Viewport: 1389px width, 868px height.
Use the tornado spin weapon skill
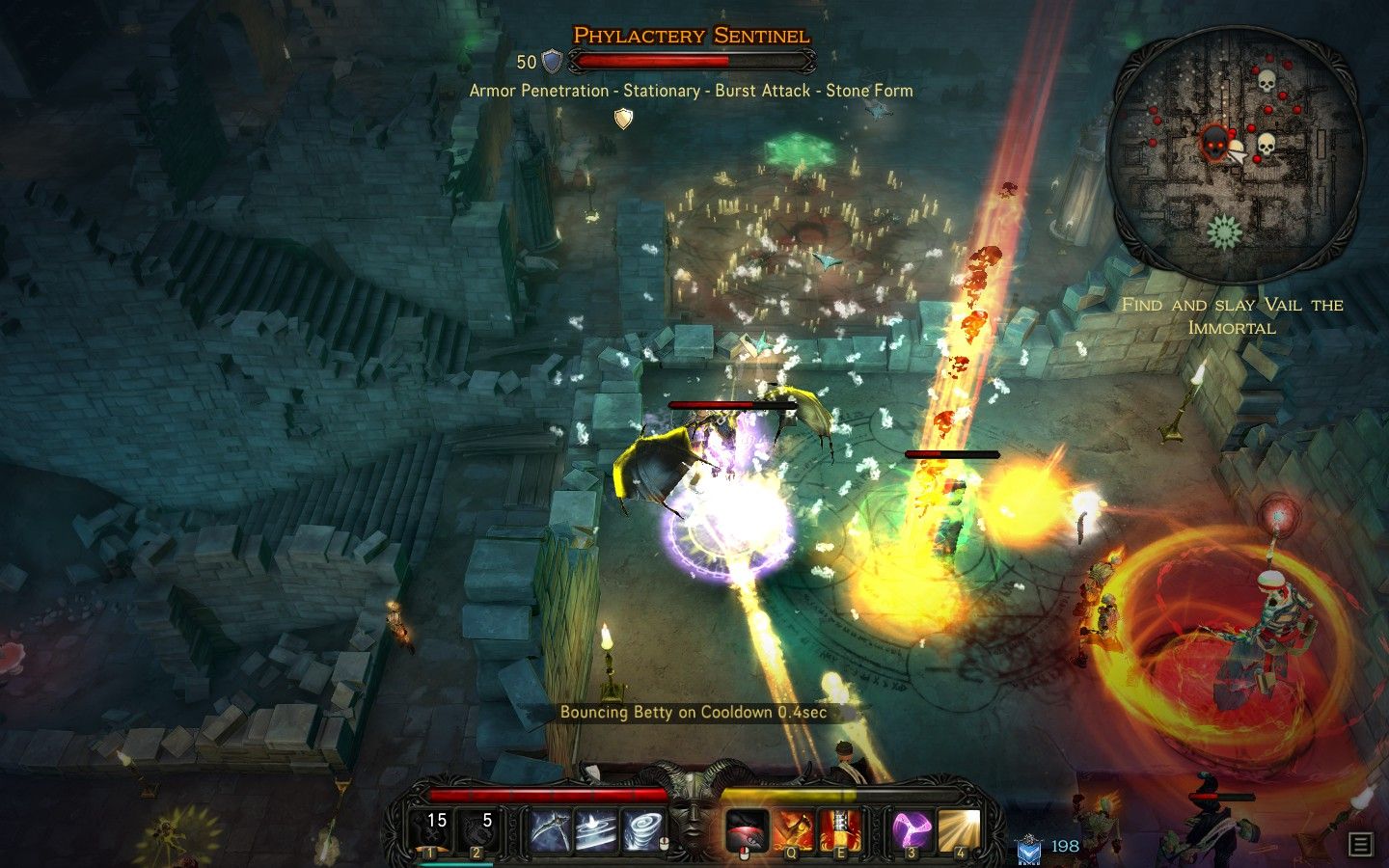tap(645, 827)
